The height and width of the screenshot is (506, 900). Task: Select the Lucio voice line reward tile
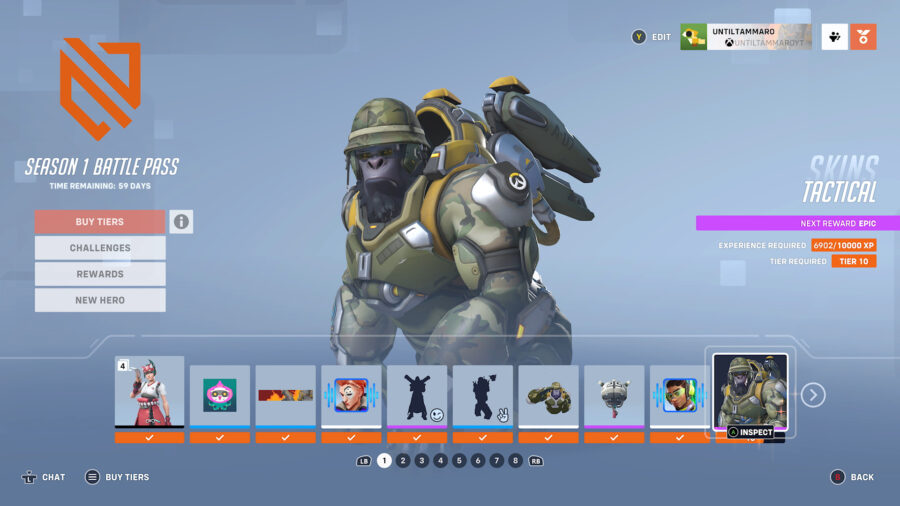tap(680, 396)
